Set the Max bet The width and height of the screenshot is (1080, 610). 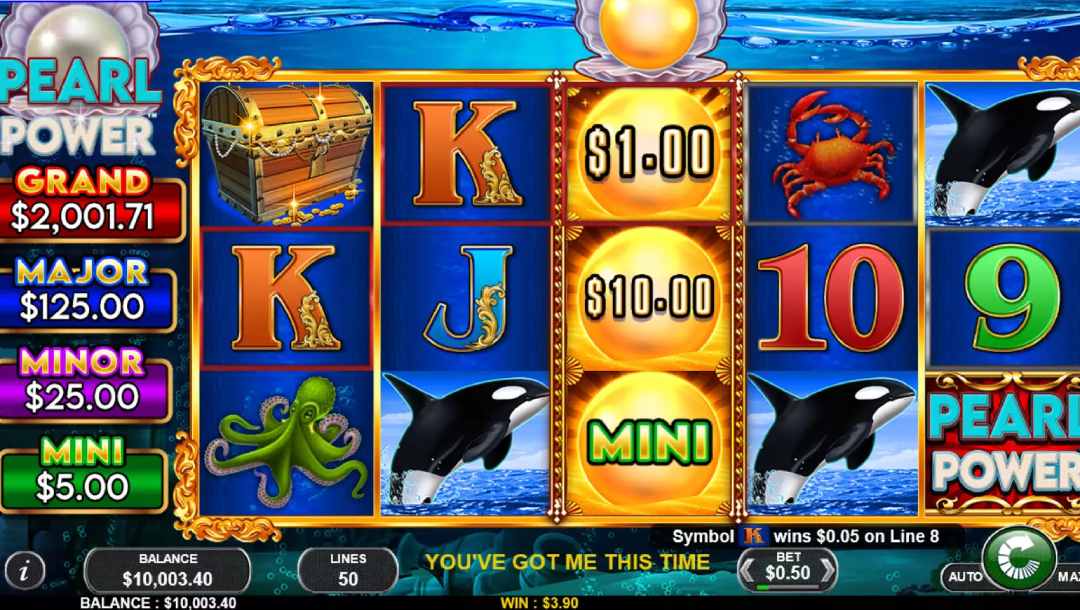(x=1068, y=577)
